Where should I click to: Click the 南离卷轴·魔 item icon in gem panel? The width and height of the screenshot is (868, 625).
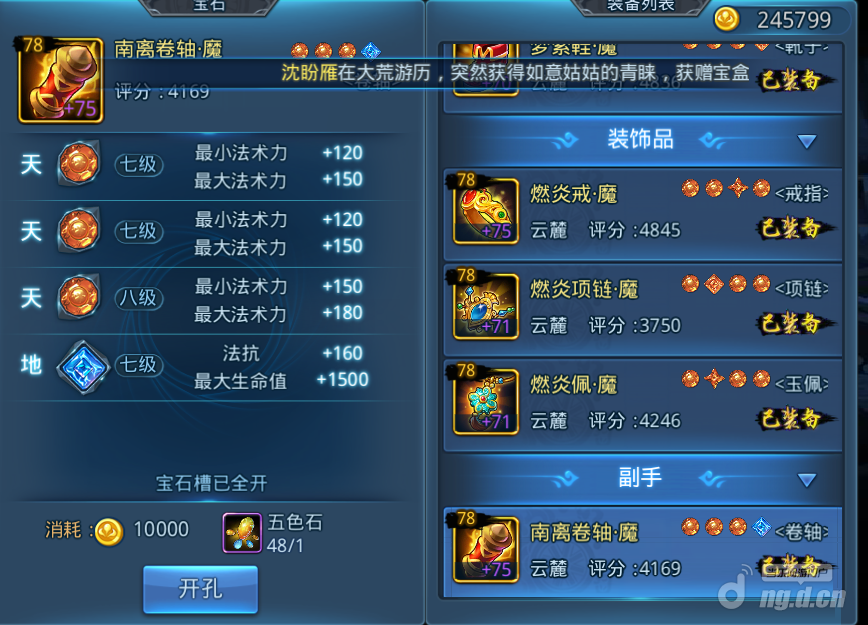(61, 81)
